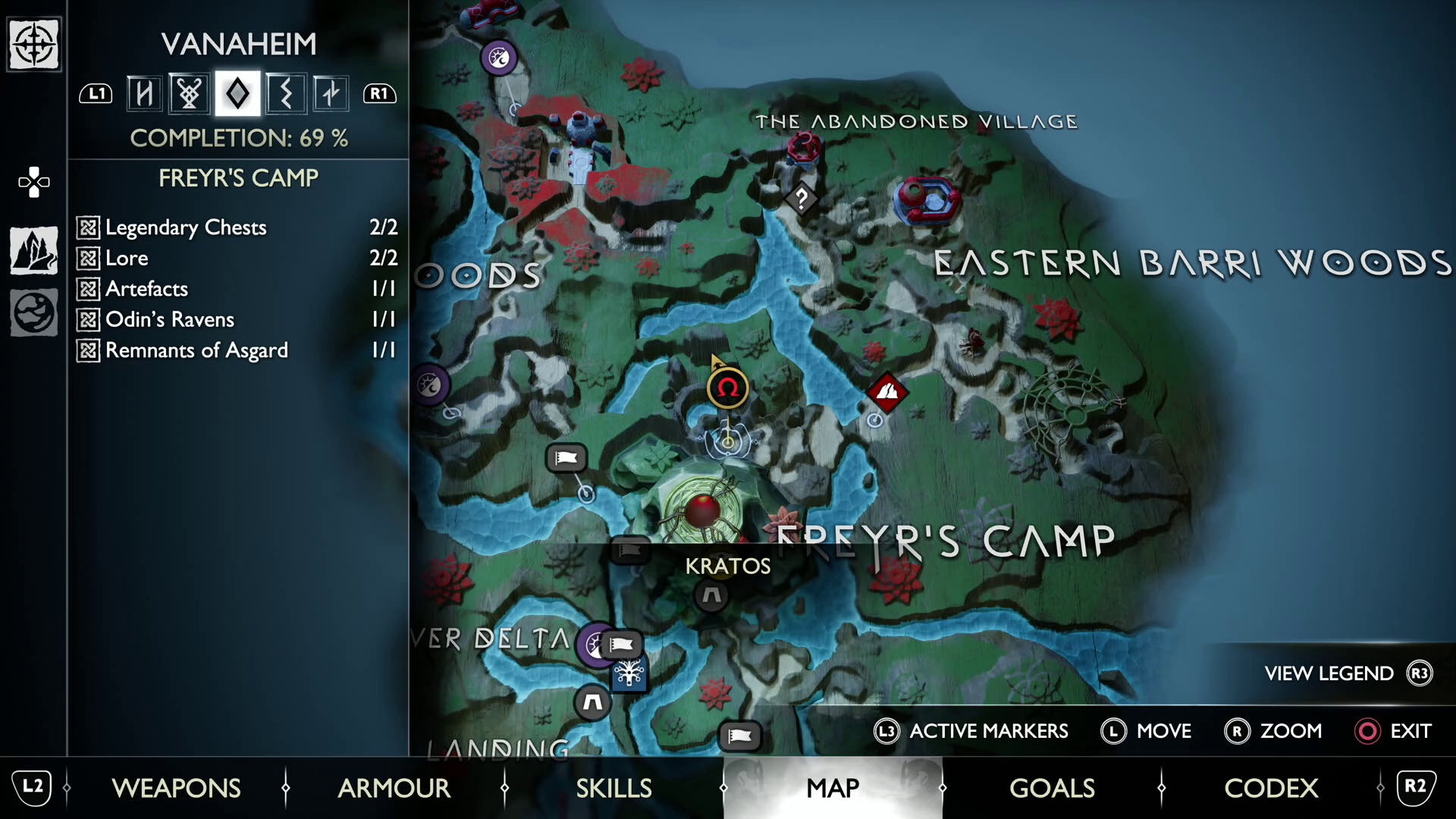Viewport: 1456px width, 819px height.
Task: Select the leftmost realm rune tab
Action: 144,93
